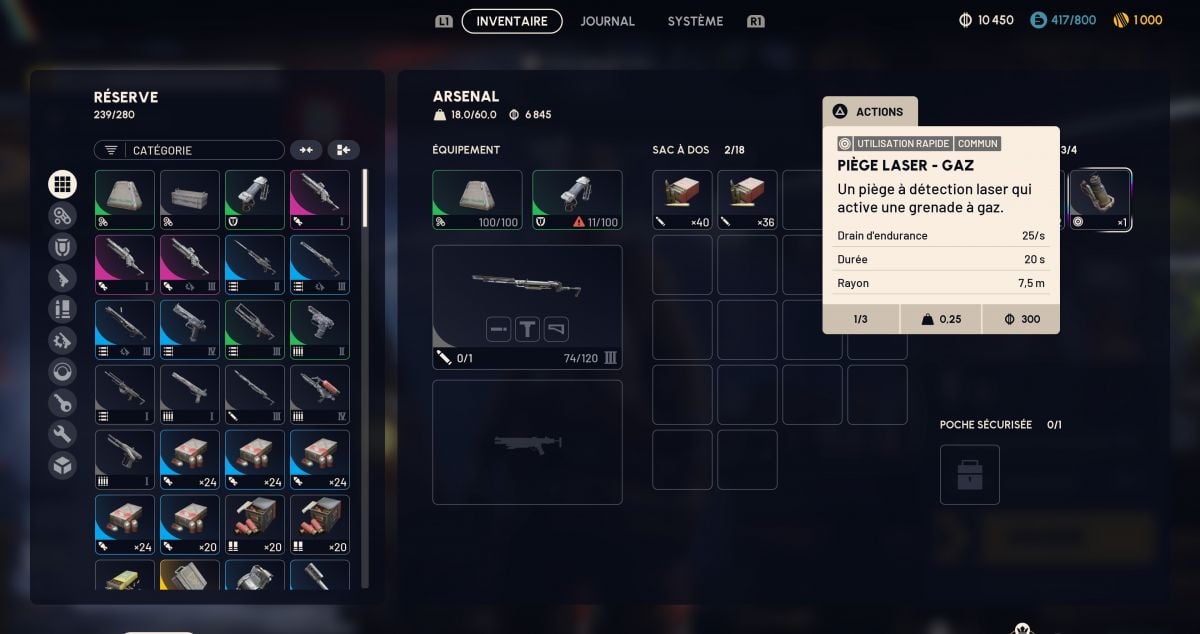Click the merge-stacks arrows button in Réserve

tap(306, 150)
